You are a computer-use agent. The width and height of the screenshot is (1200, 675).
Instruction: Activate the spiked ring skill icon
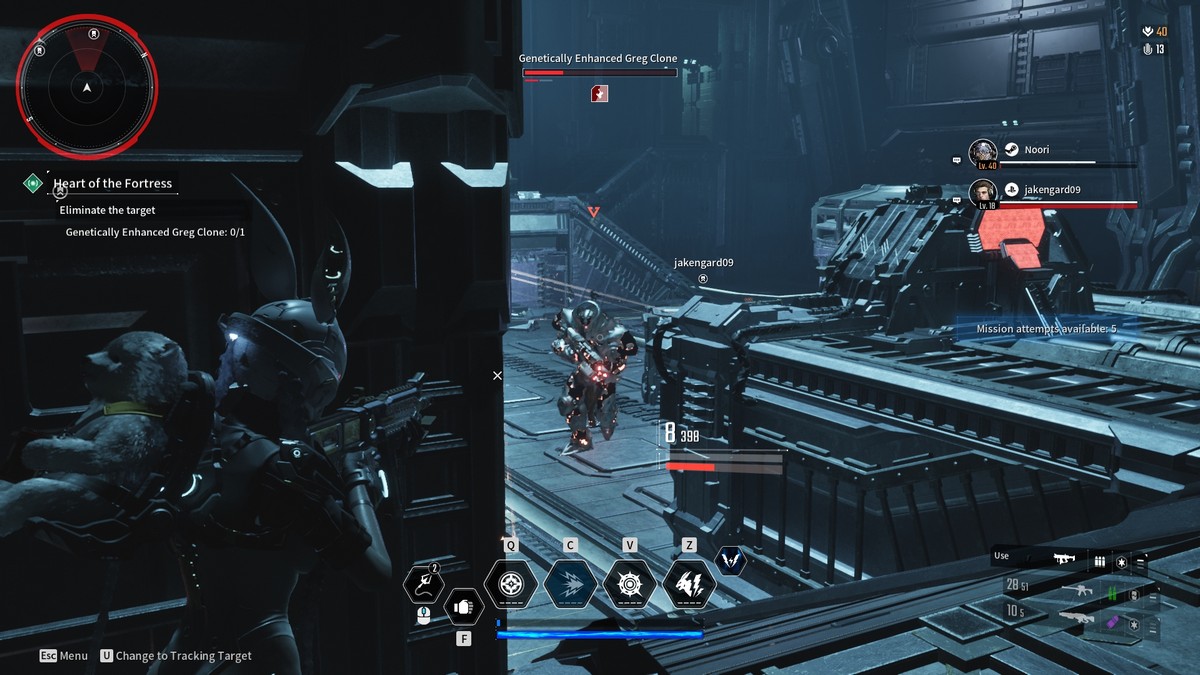coord(630,583)
